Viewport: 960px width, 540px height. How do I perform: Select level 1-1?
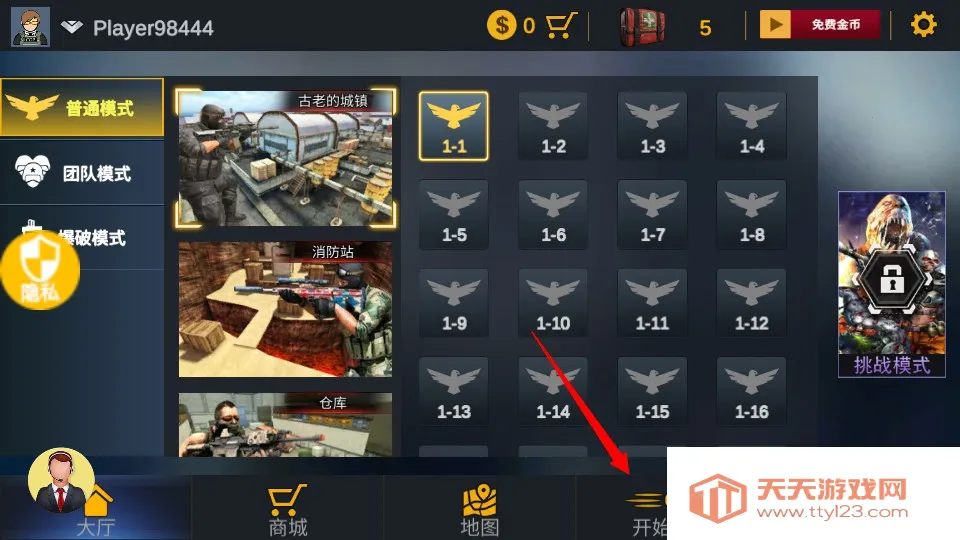[454, 126]
